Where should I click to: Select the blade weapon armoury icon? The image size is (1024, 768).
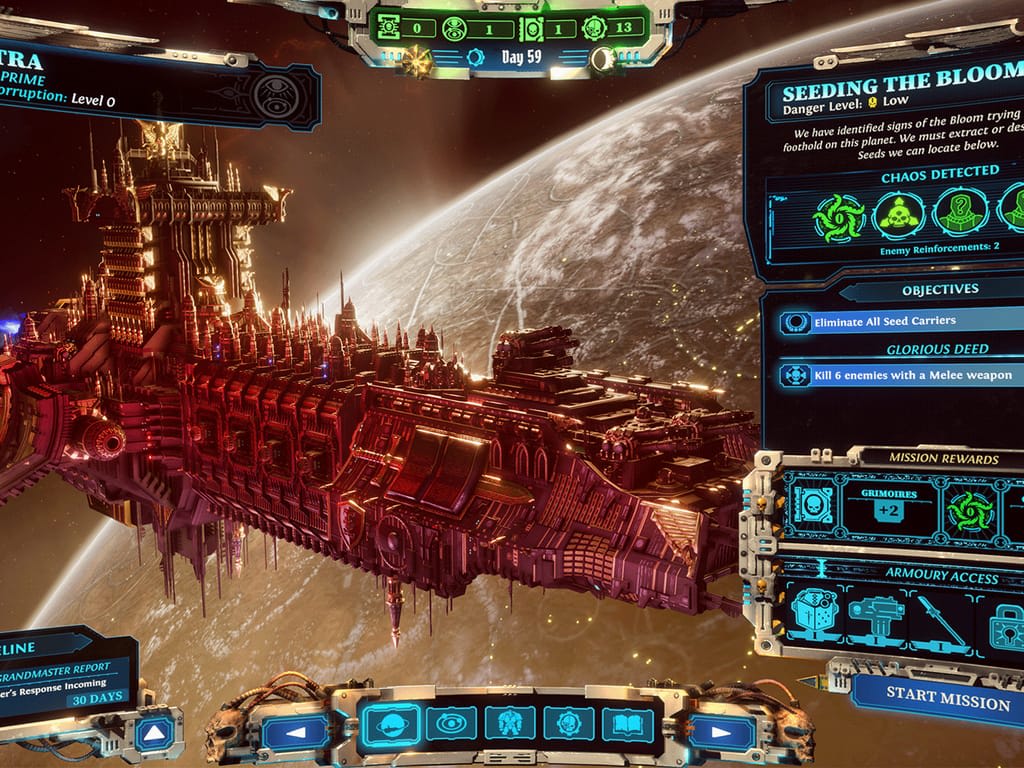940,621
